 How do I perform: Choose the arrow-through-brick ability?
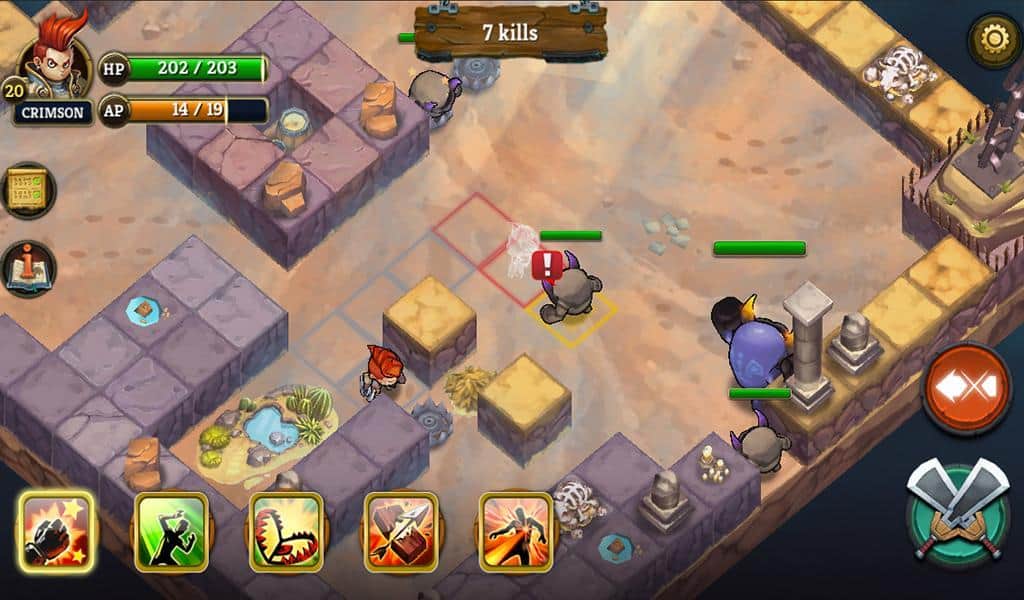[400, 531]
